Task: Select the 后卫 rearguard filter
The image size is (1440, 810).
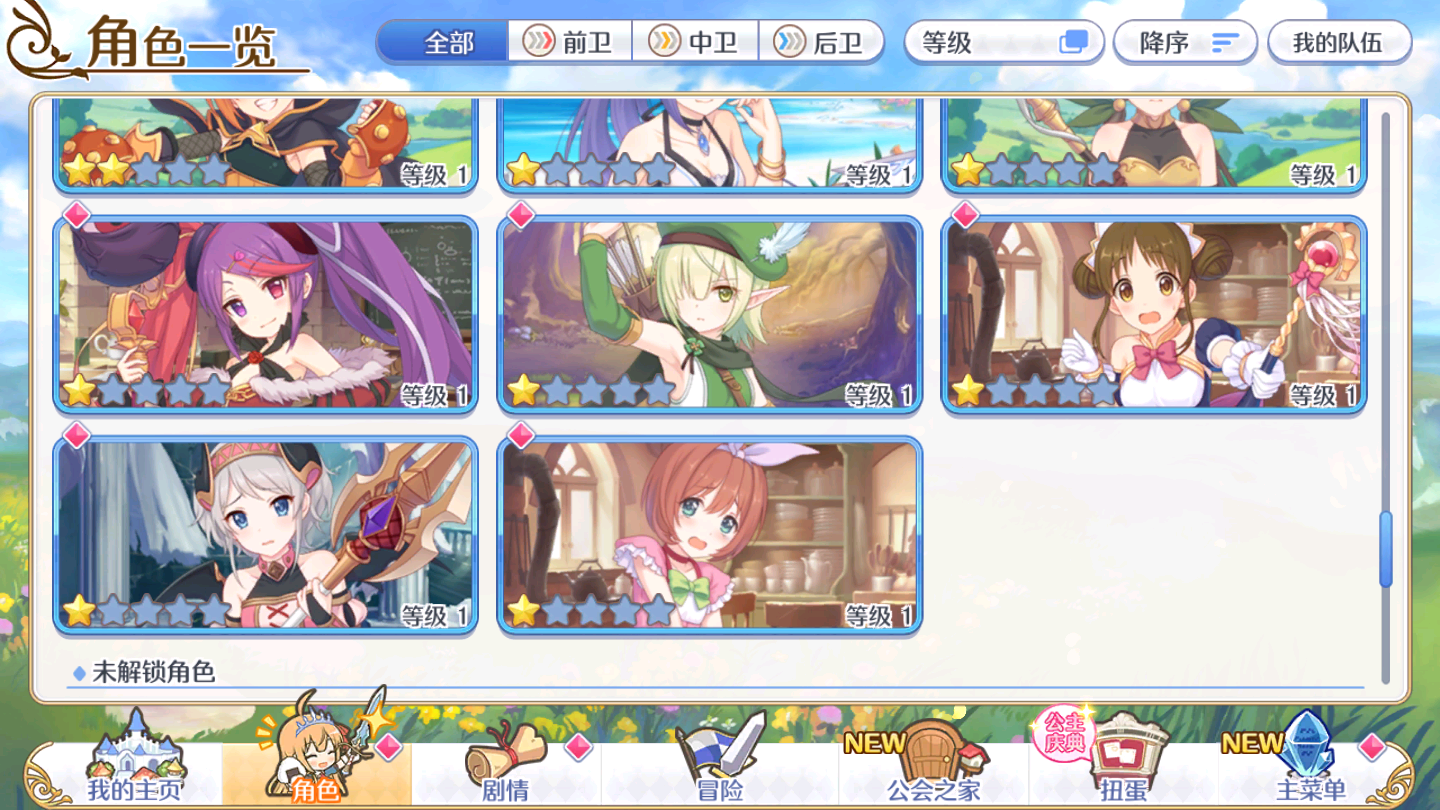Action: pyautogui.click(x=822, y=42)
